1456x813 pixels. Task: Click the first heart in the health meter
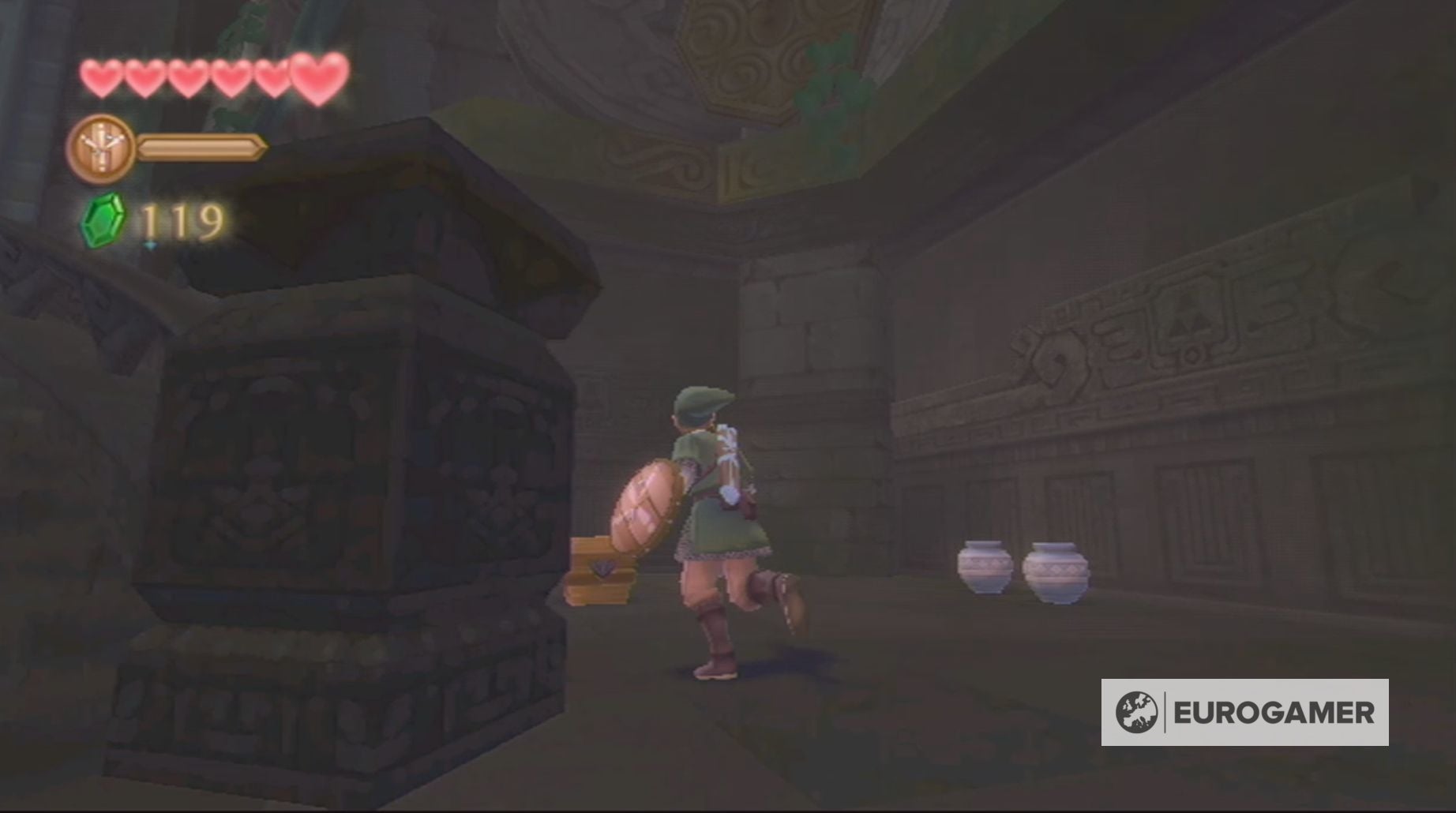coord(101,76)
